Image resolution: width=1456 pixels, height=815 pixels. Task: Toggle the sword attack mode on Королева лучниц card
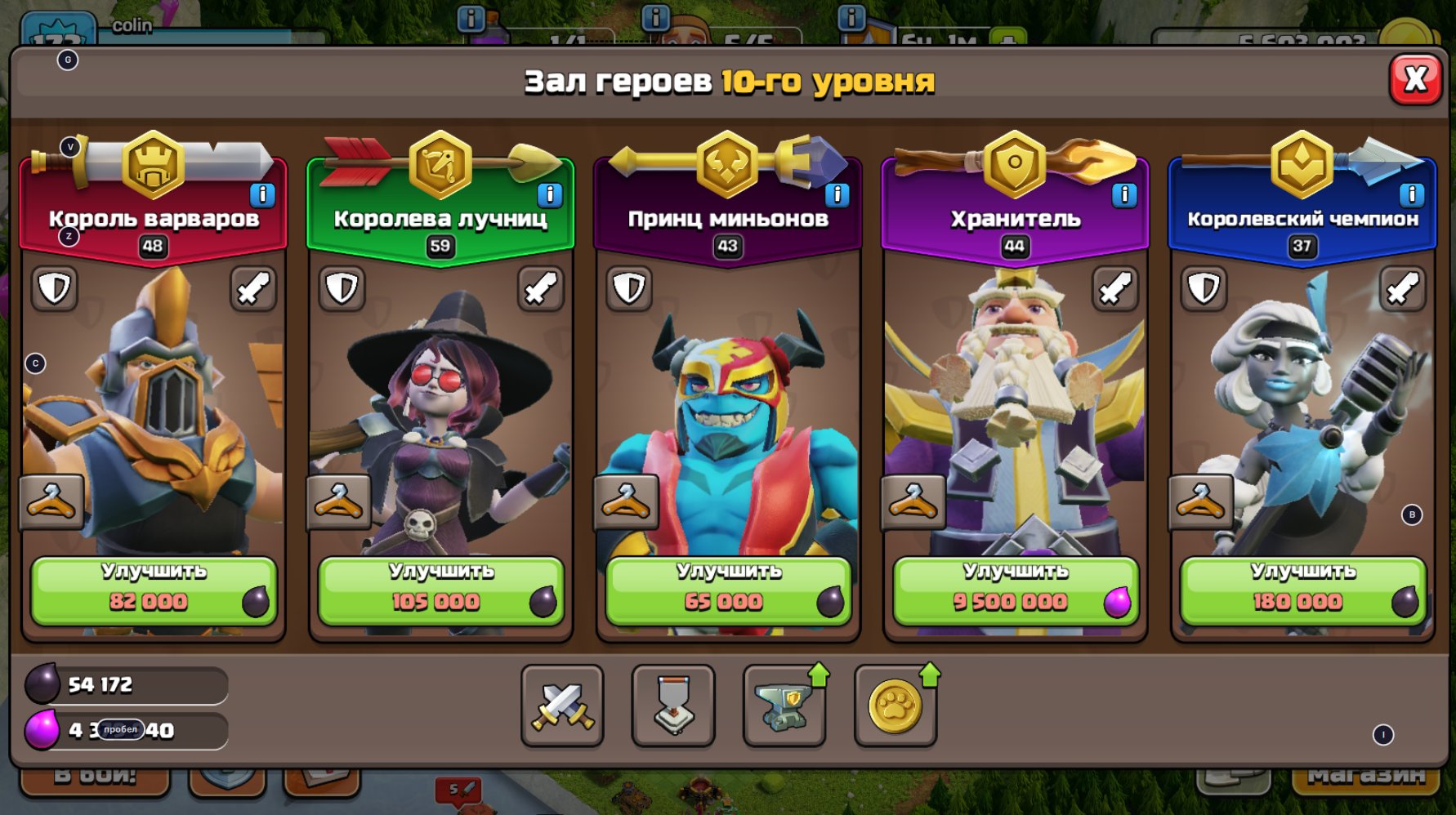click(x=541, y=287)
